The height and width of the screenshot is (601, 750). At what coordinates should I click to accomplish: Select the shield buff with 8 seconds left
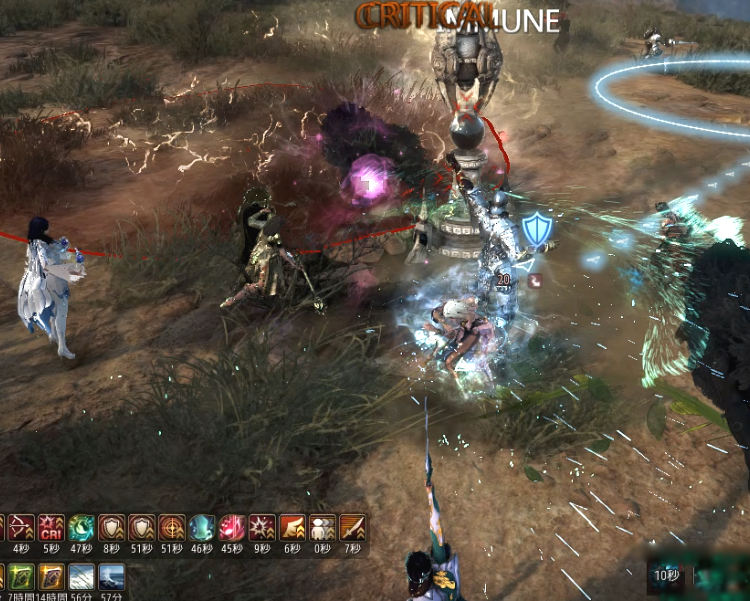pyautogui.click(x=110, y=527)
